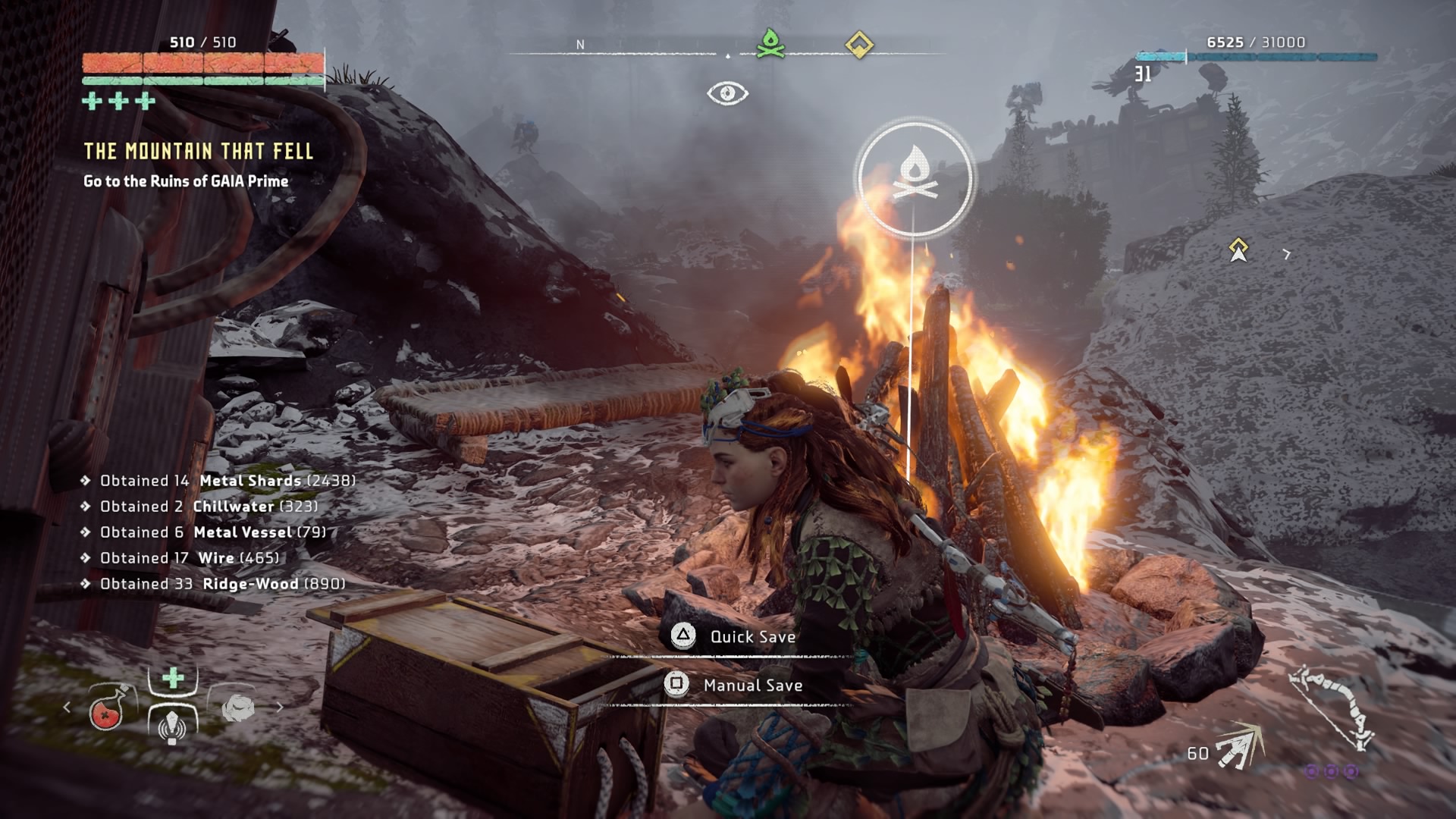Click the arrow ammo type icon
1456x819 pixels.
(1239, 748)
